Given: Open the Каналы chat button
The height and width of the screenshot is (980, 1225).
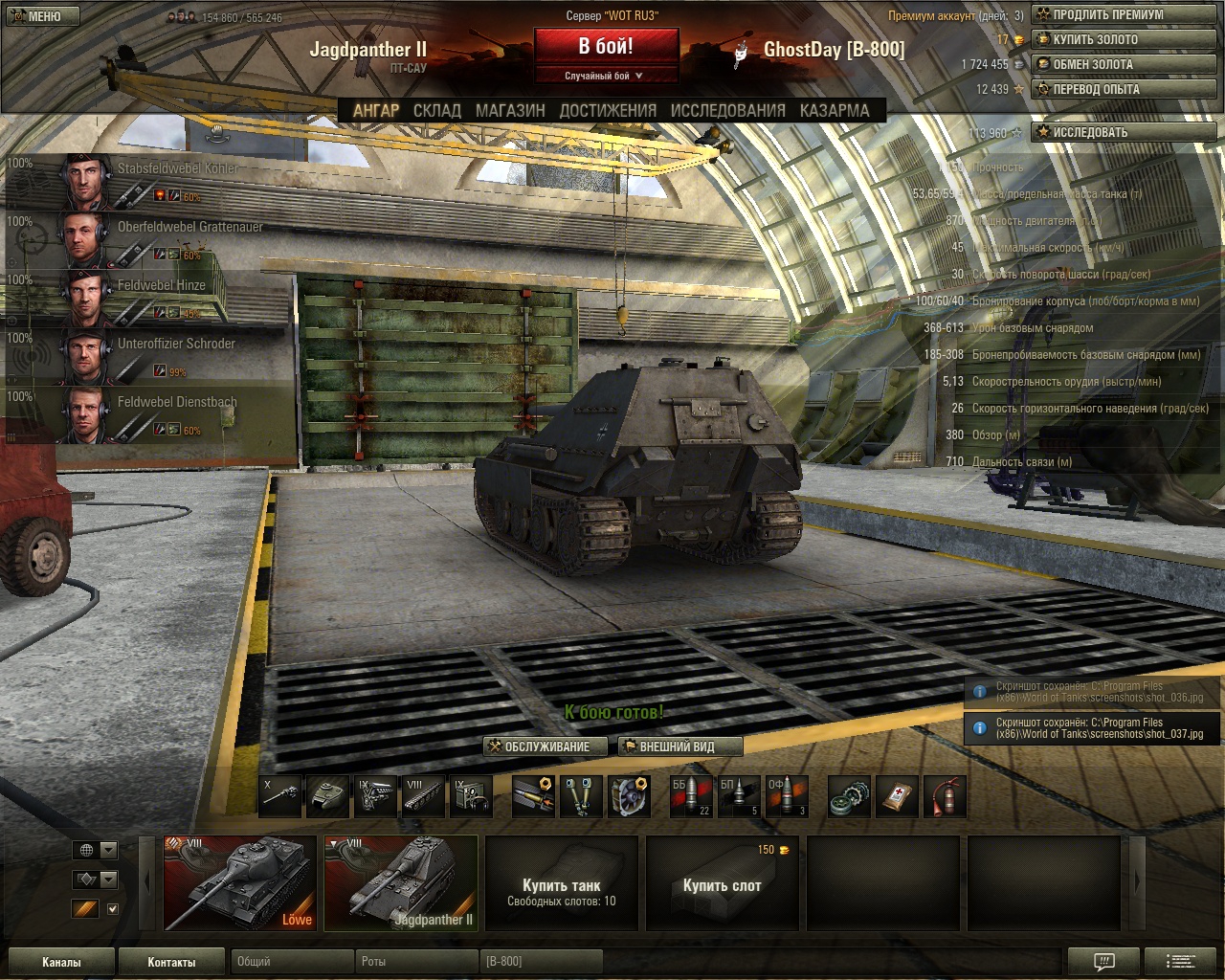Looking at the screenshot, I should [61, 962].
